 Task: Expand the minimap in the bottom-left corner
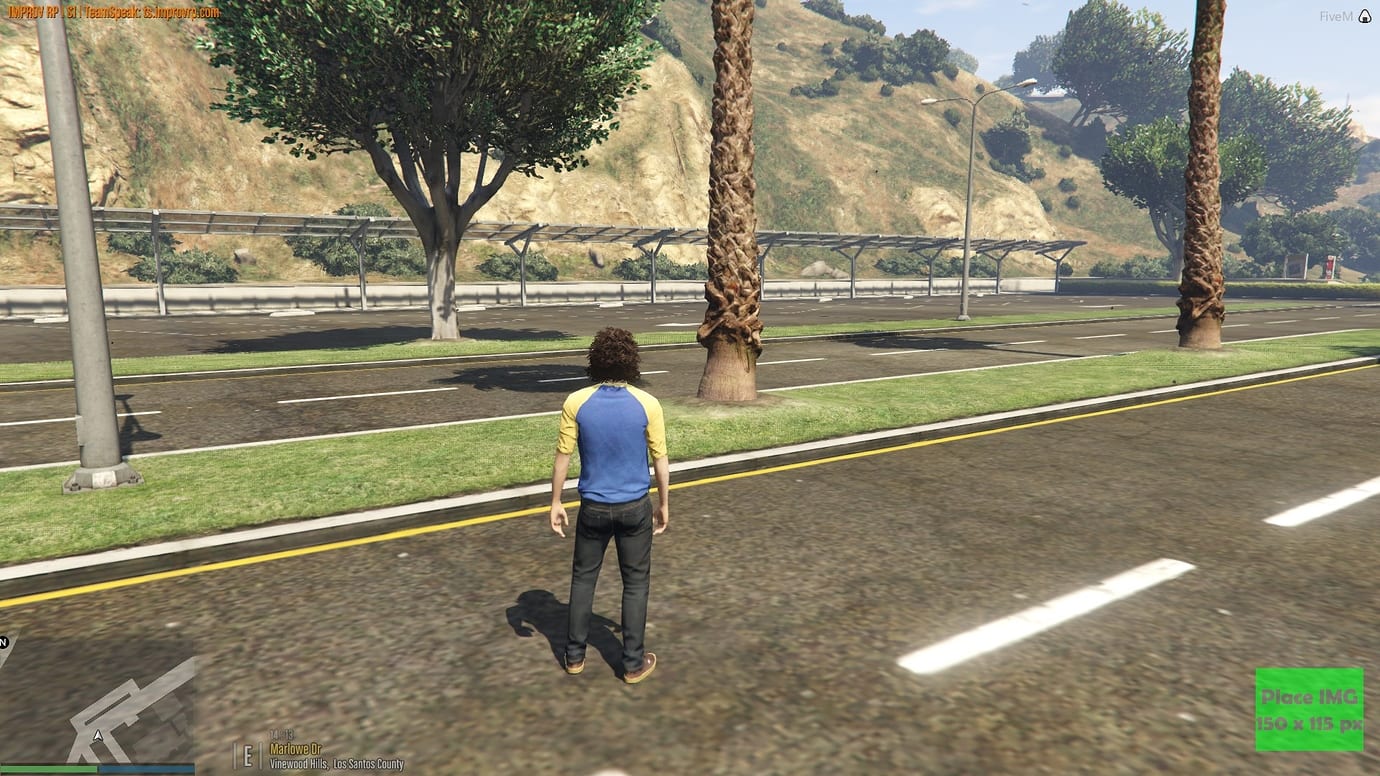pyautogui.click(x=100, y=700)
